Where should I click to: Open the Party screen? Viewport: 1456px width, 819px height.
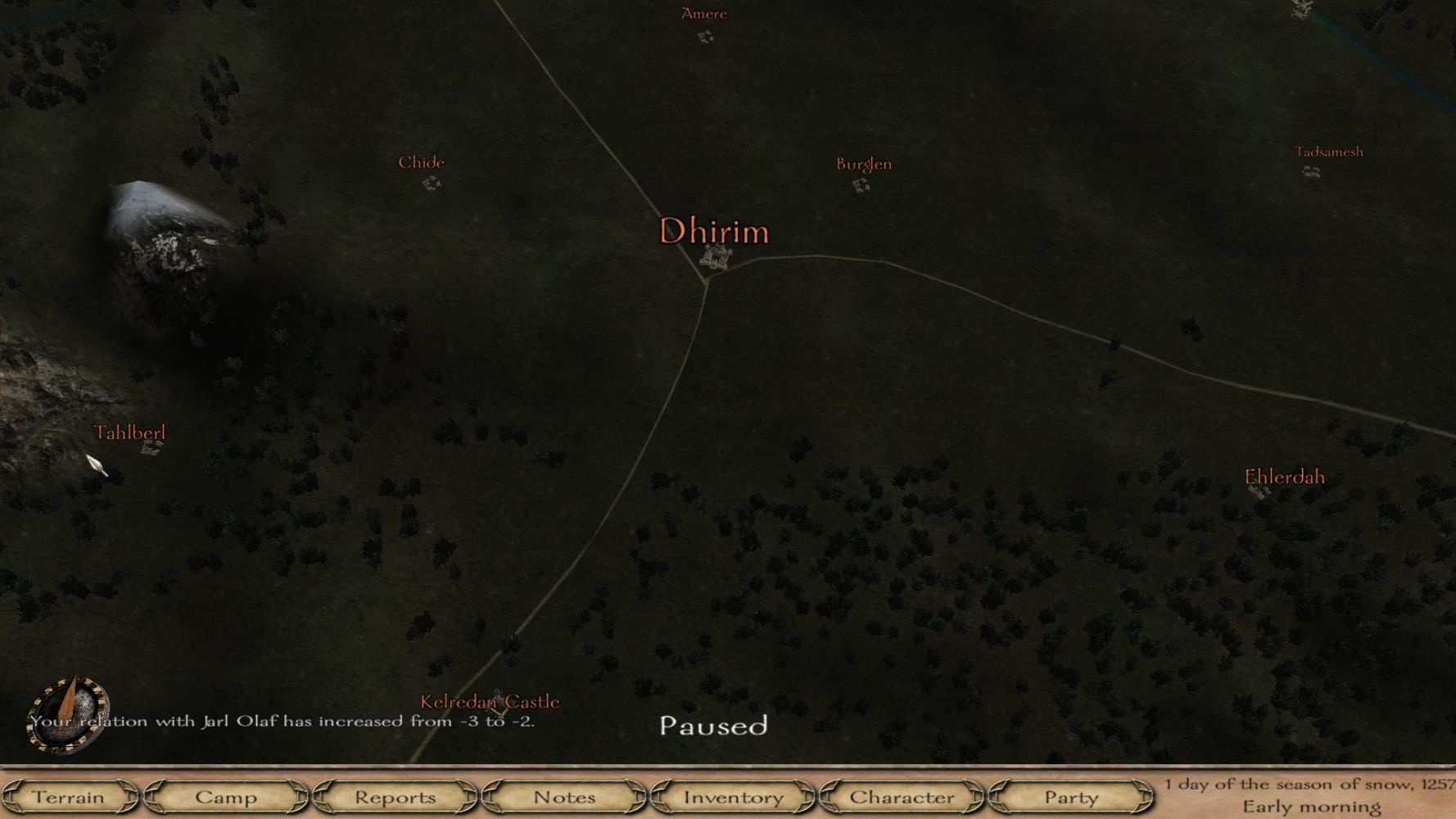coord(1070,797)
